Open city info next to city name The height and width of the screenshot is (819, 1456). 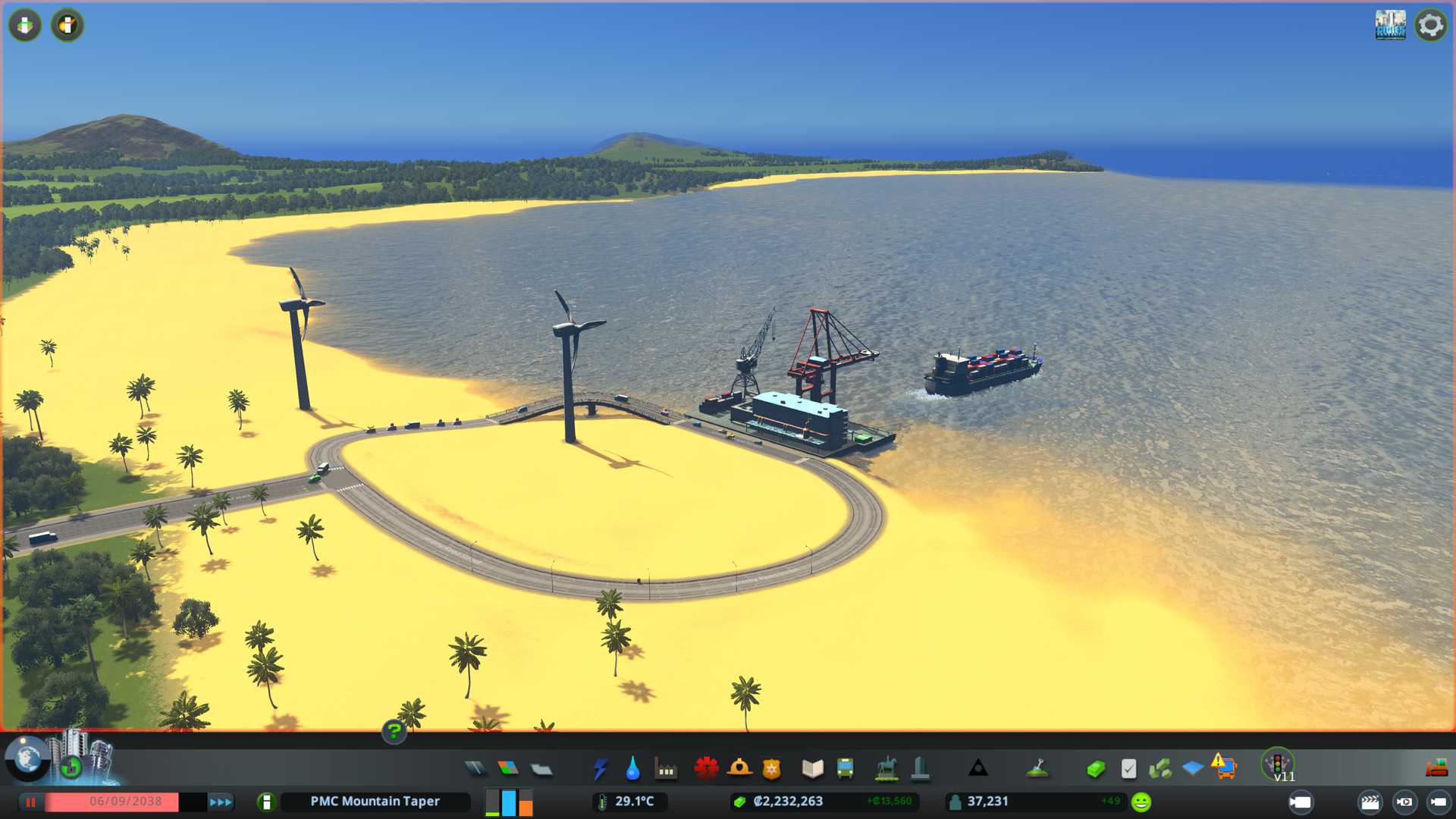coord(266,802)
